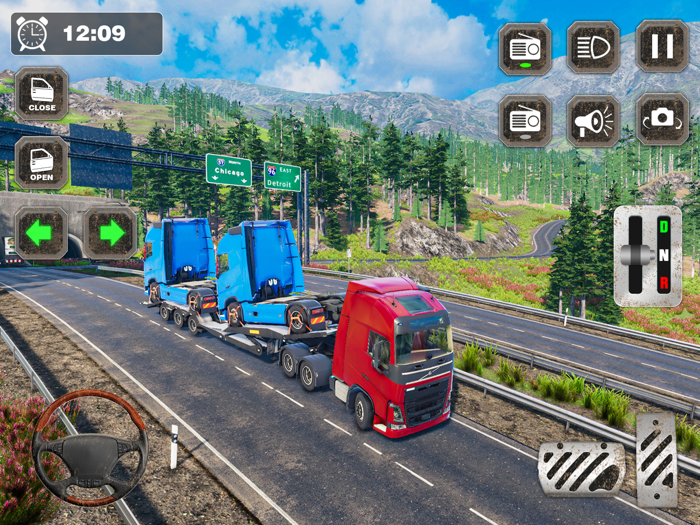Screen dimensions: 700x525
Task: Activate the left turn signal arrow
Action: (x=40, y=233)
